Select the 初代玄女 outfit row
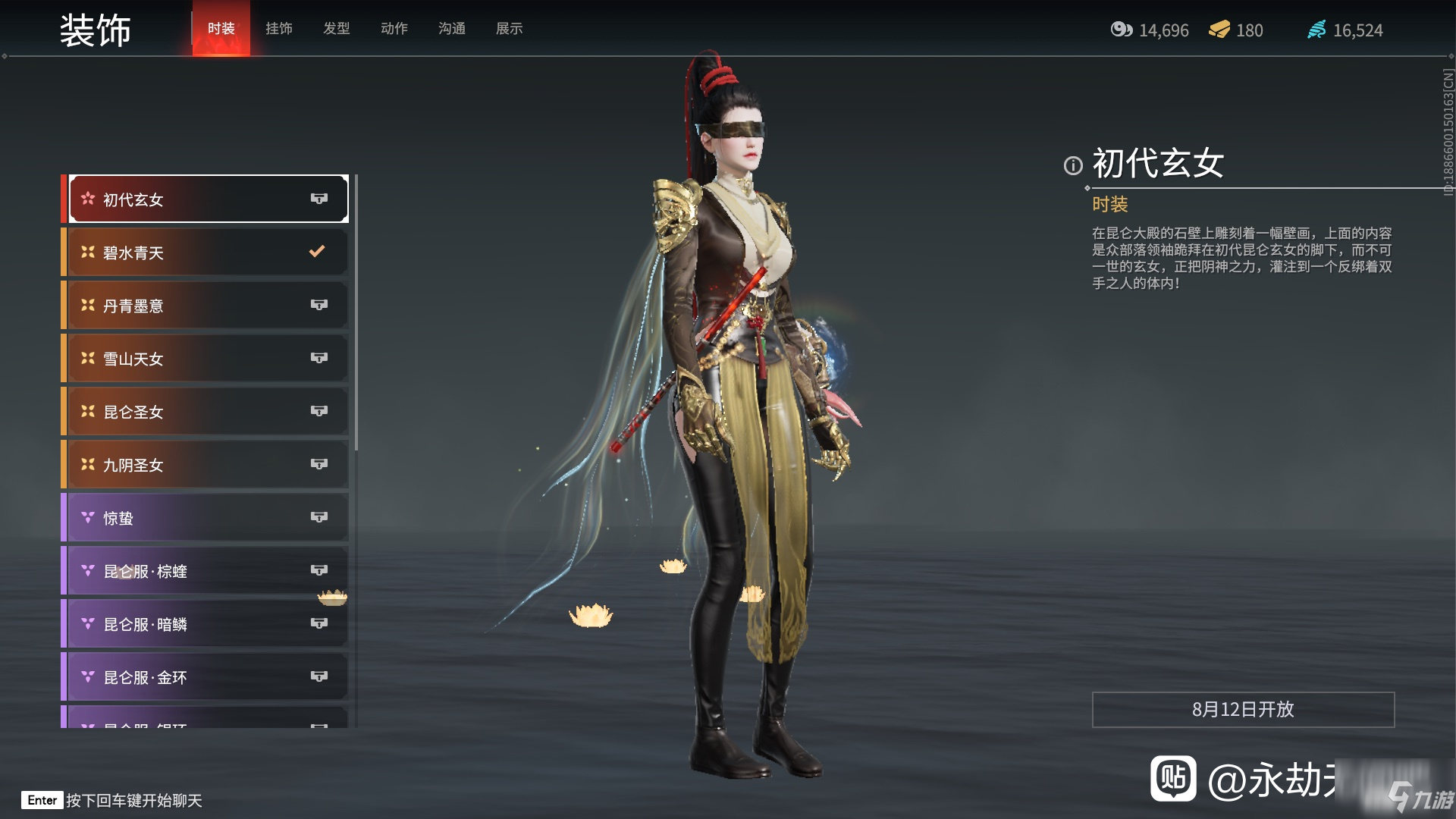This screenshot has height=819, width=1456. 207,199
